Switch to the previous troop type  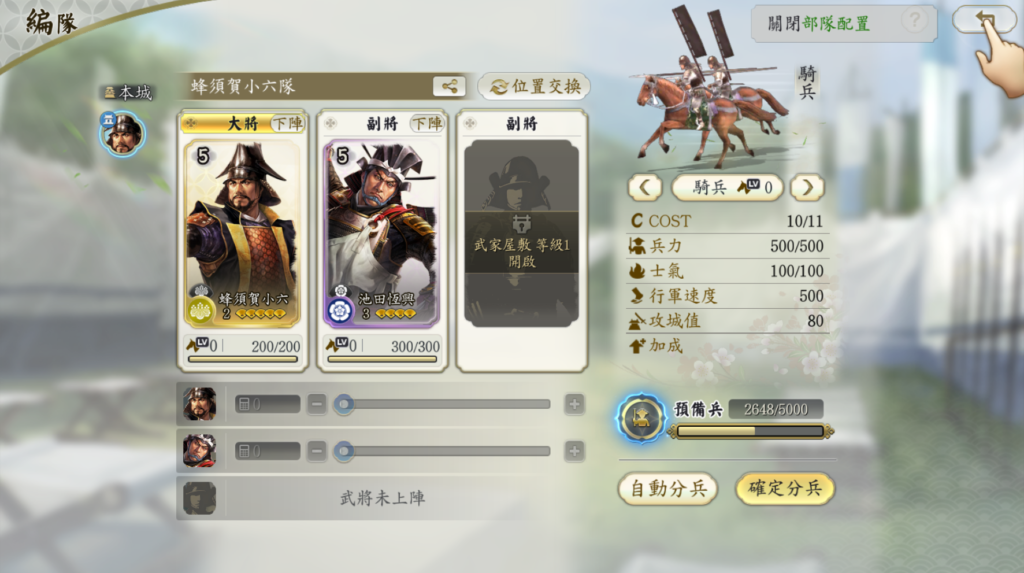click(x=645, y=187)
